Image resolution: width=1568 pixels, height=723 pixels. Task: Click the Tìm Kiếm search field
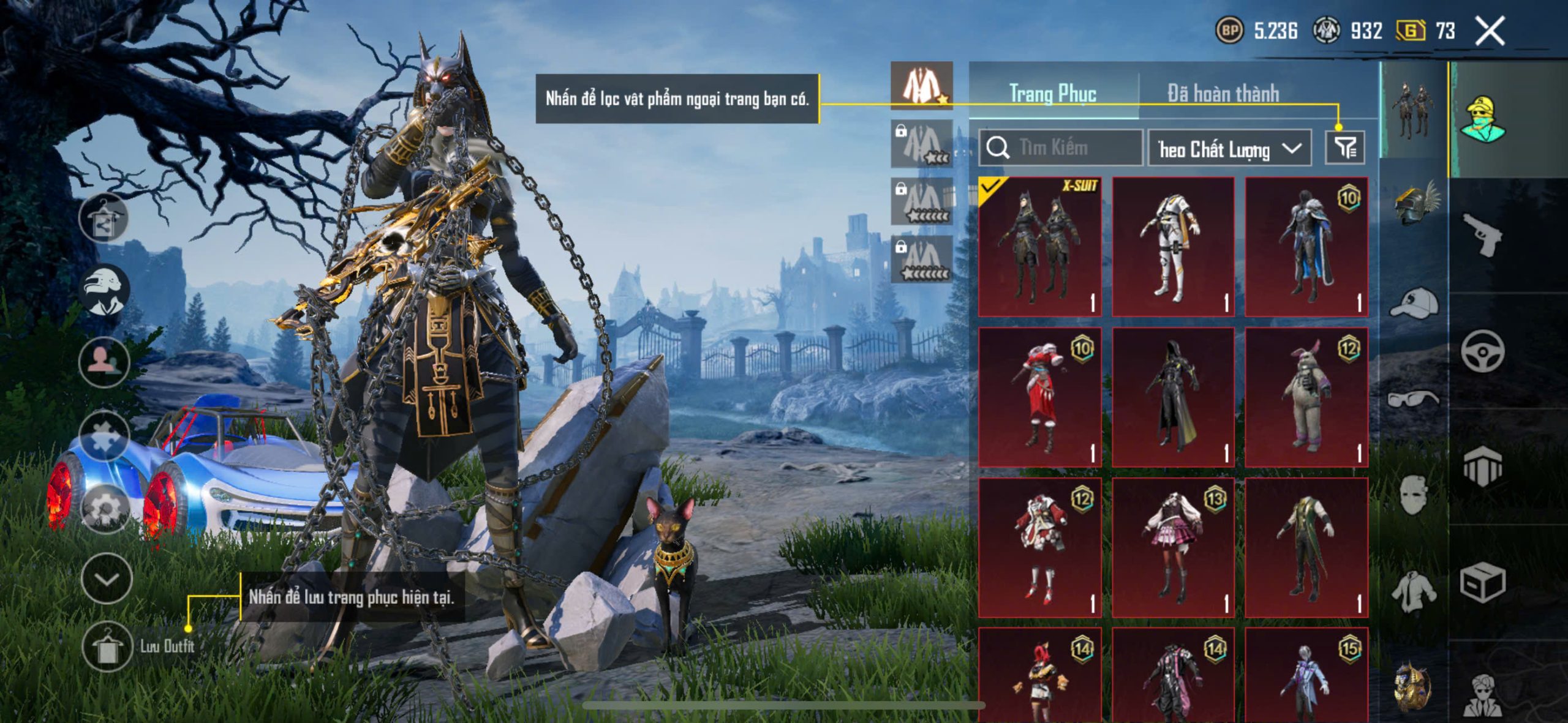tap(1061, 148)
